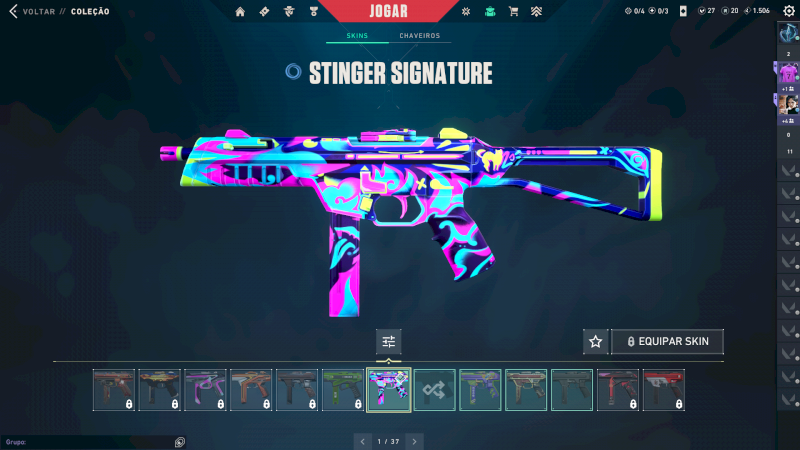Open the battle pass ticket icon
Image resolution: width=800 pixels, height=450 pixels.
[264, 12]
